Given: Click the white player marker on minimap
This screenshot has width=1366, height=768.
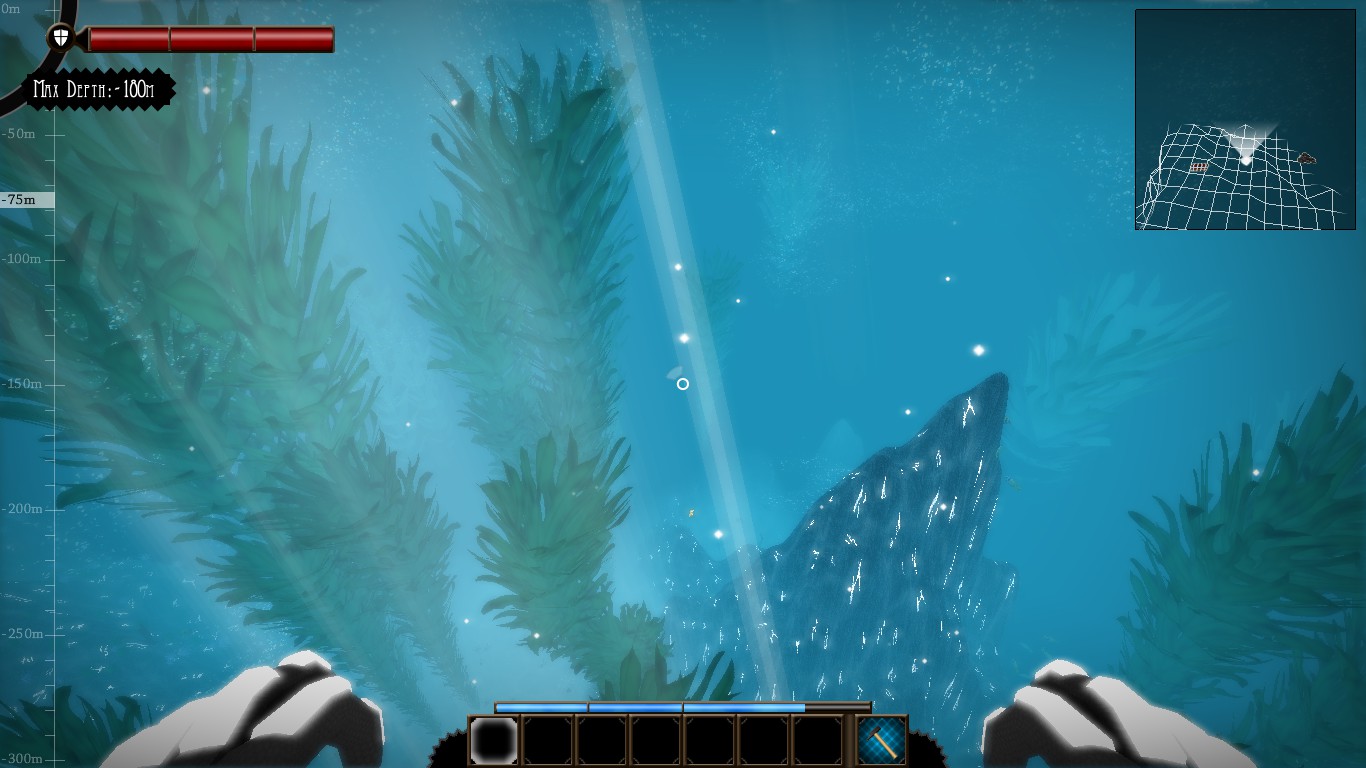Looking at the screenshot, I should click(1246, 159).
